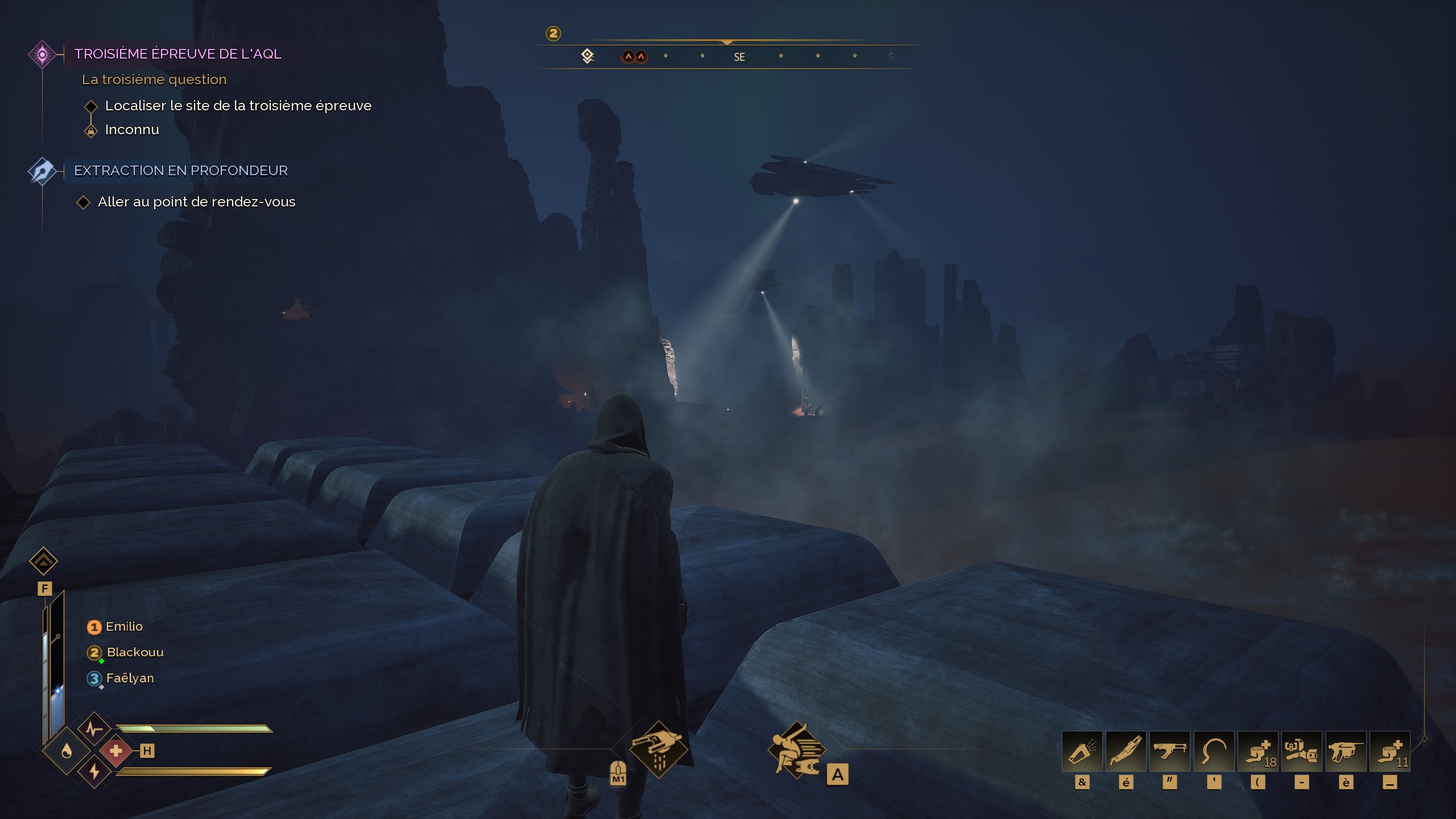Select the curved sickle blade slot
The width and height of the screenshot is (1456, 819).
[1214, 751]
